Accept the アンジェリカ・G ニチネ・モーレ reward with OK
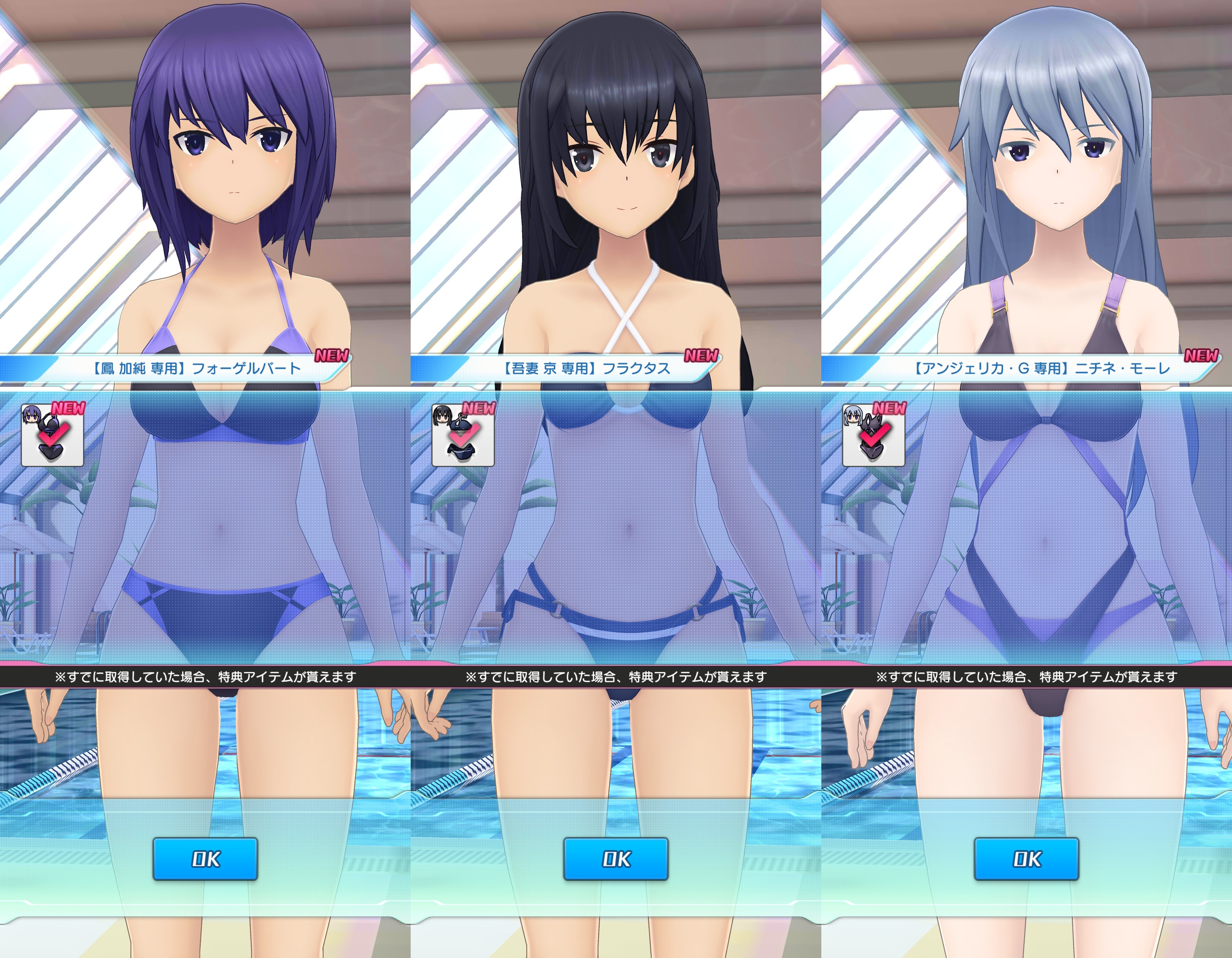The width and height of the screenshot is (1232, 958). (1027, 859)
